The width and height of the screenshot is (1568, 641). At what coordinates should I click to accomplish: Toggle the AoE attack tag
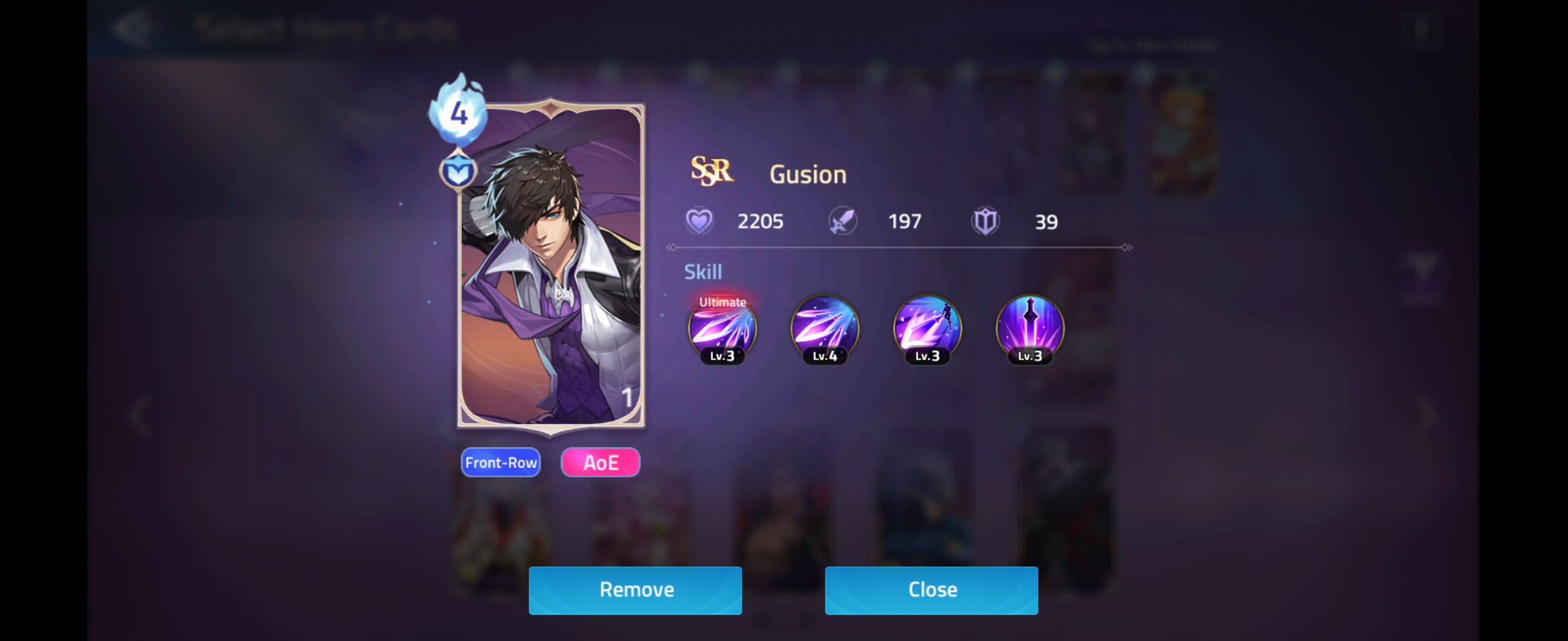pos(599,462)
